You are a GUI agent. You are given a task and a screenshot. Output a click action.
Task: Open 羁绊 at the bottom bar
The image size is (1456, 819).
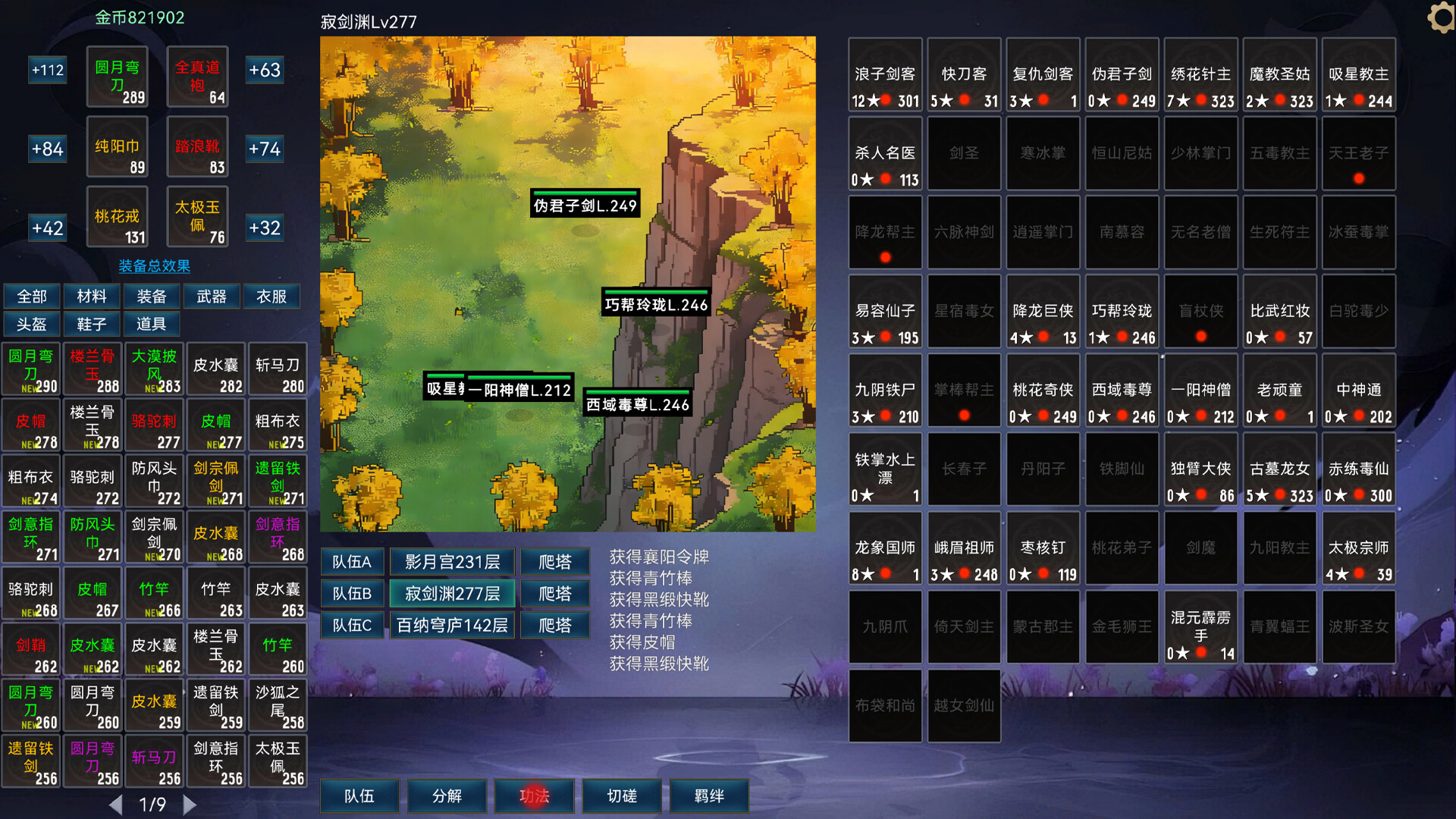[x=709, y=795]
